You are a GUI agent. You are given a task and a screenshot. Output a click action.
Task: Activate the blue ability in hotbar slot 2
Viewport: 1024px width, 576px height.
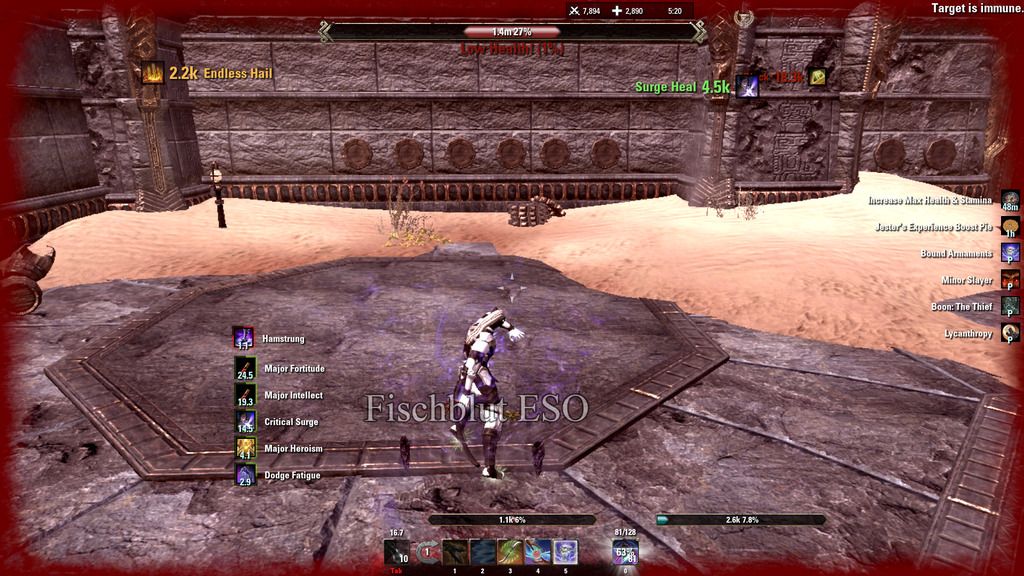coord(483,552)
